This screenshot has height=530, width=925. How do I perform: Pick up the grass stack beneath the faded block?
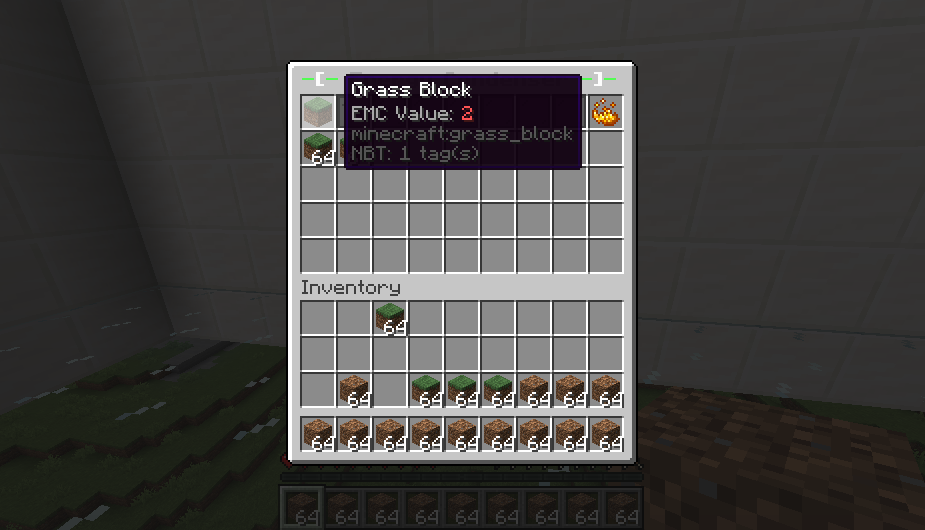(318, 148)
